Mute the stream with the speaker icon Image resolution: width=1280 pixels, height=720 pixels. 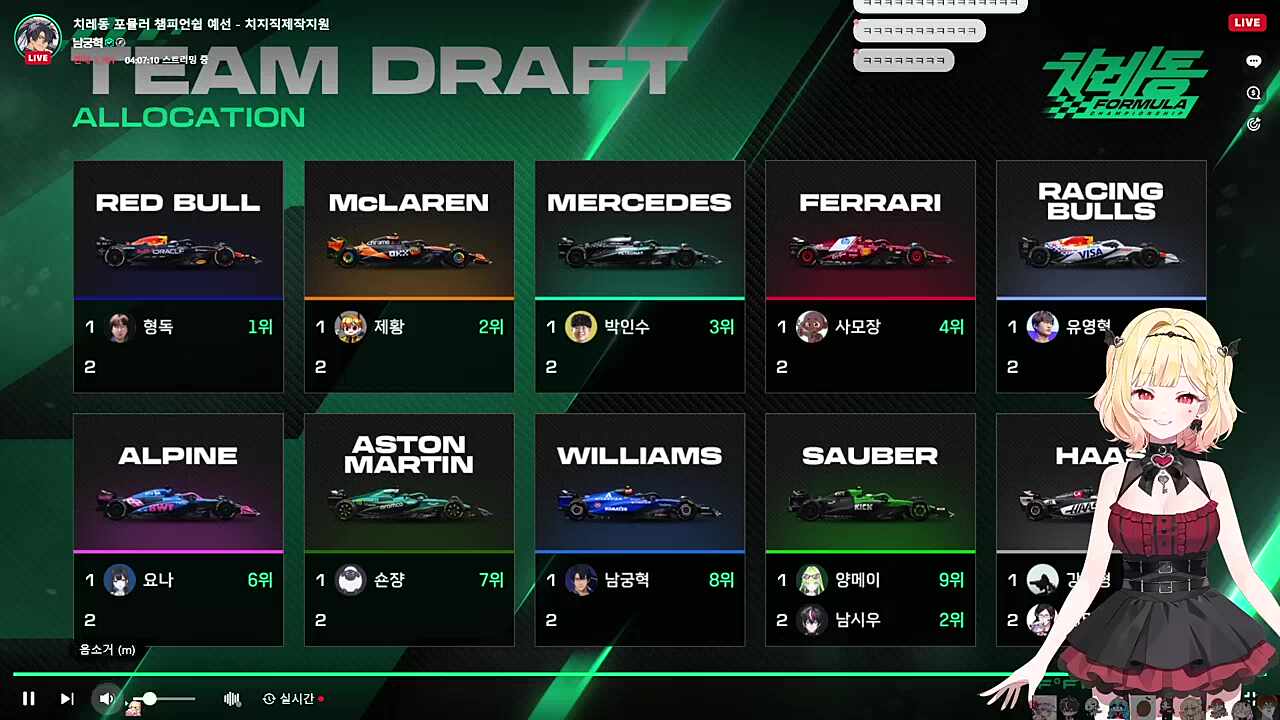coord(106,699)
